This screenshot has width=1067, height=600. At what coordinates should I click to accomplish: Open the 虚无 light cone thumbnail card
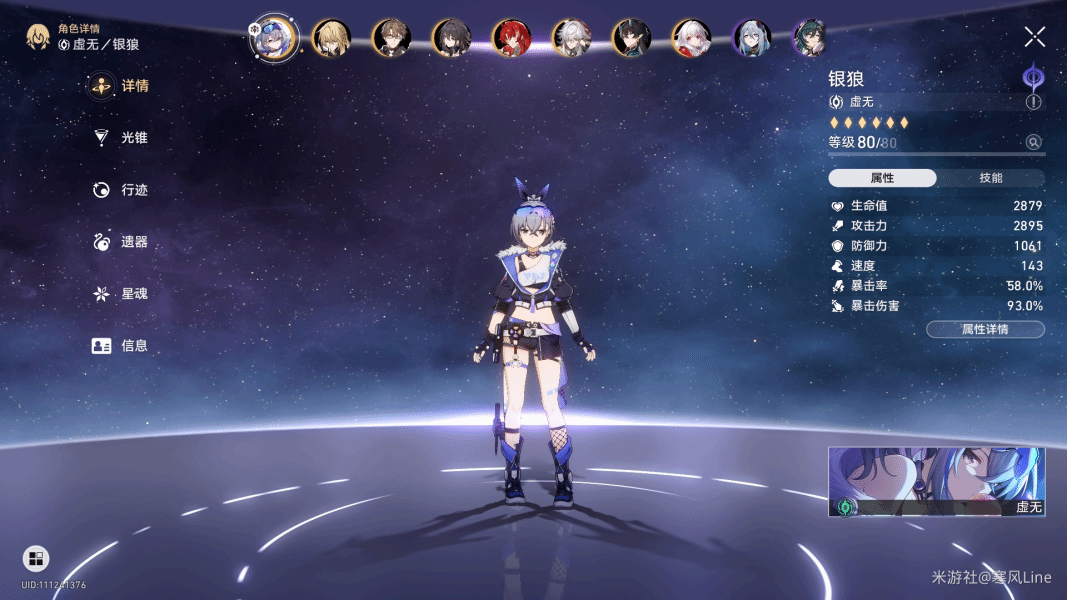coord(936,482)
